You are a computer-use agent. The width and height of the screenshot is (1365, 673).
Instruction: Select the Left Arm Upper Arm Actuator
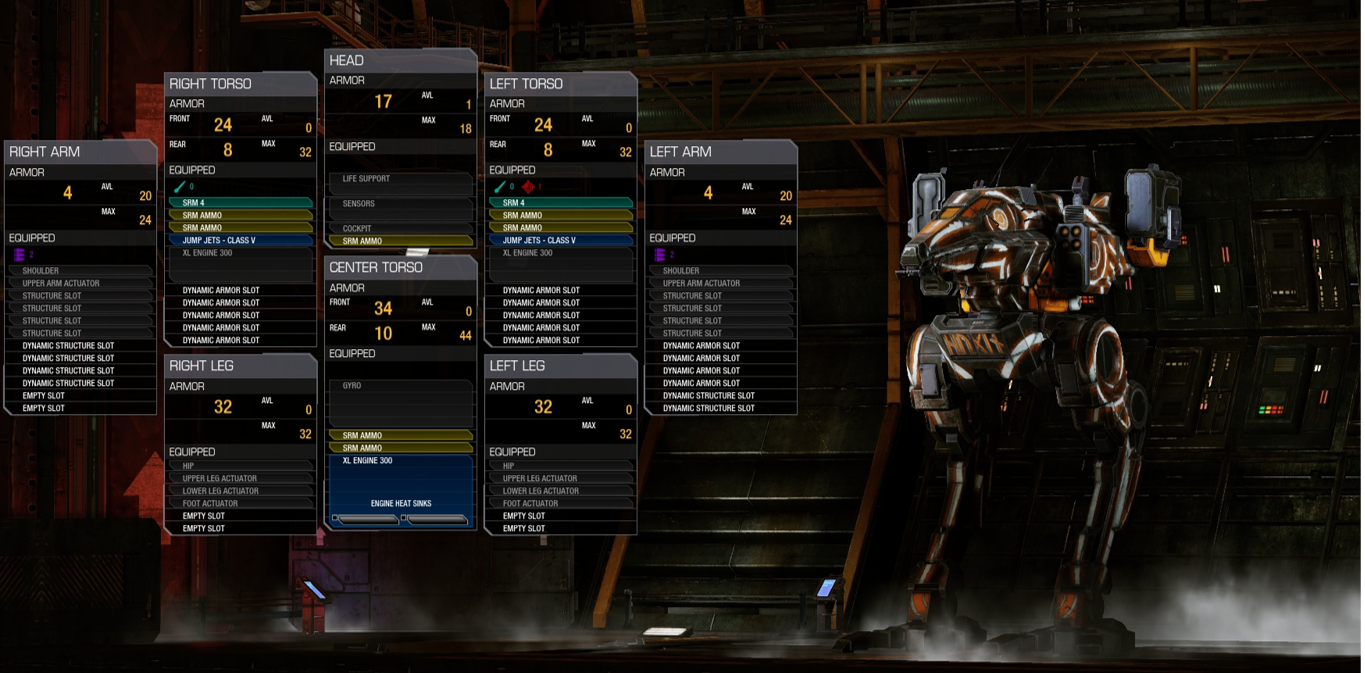point(720,284)
